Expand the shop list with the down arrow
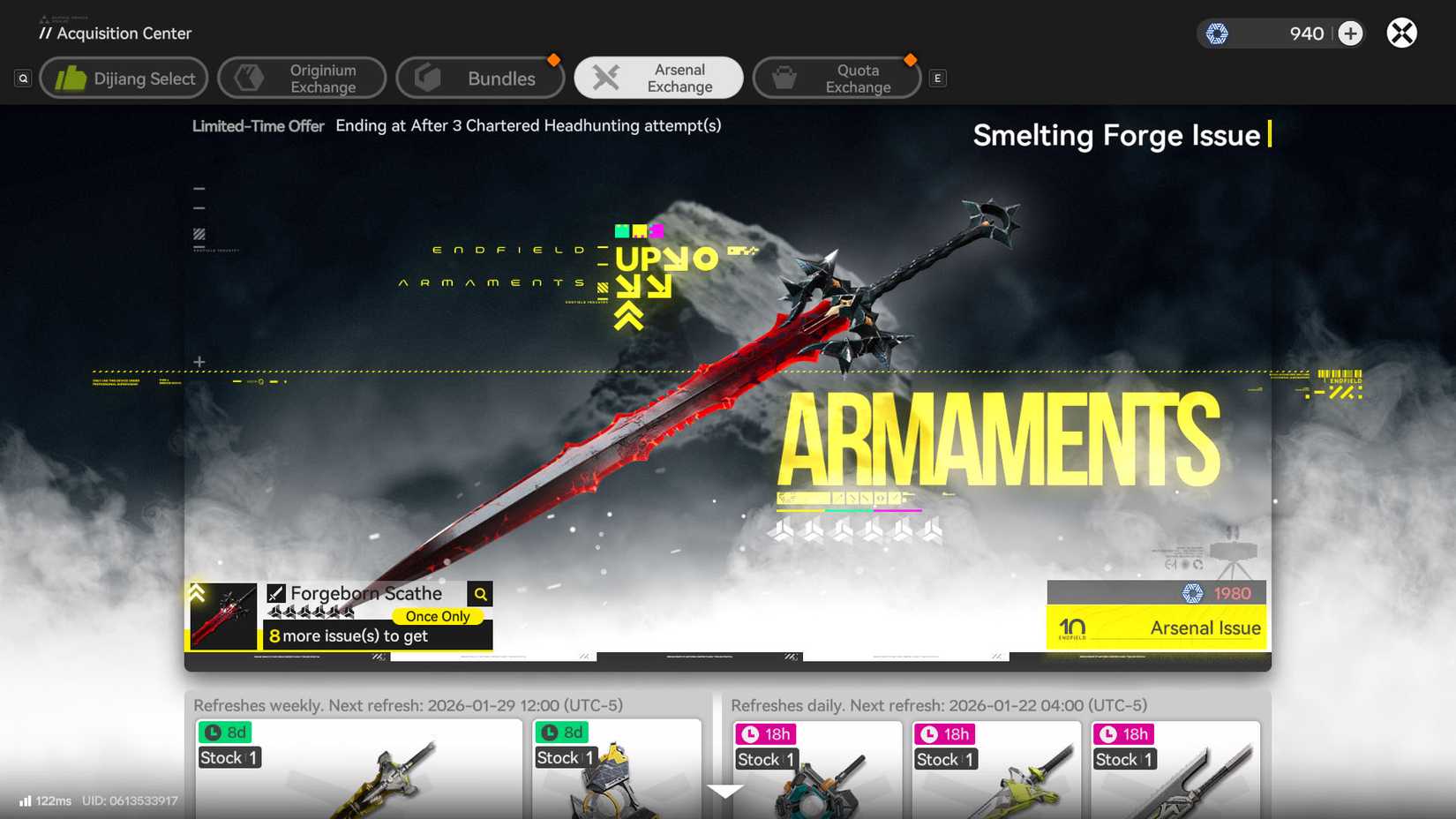This screenshot has height=819, width=1456. tap(725, 792)
